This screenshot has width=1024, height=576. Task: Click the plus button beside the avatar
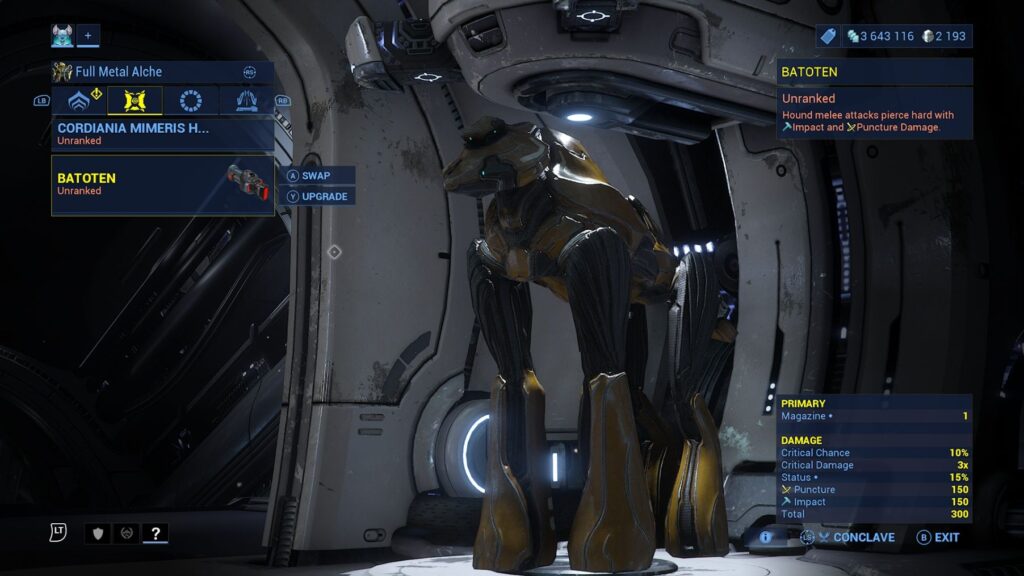(x=87, y=36)
